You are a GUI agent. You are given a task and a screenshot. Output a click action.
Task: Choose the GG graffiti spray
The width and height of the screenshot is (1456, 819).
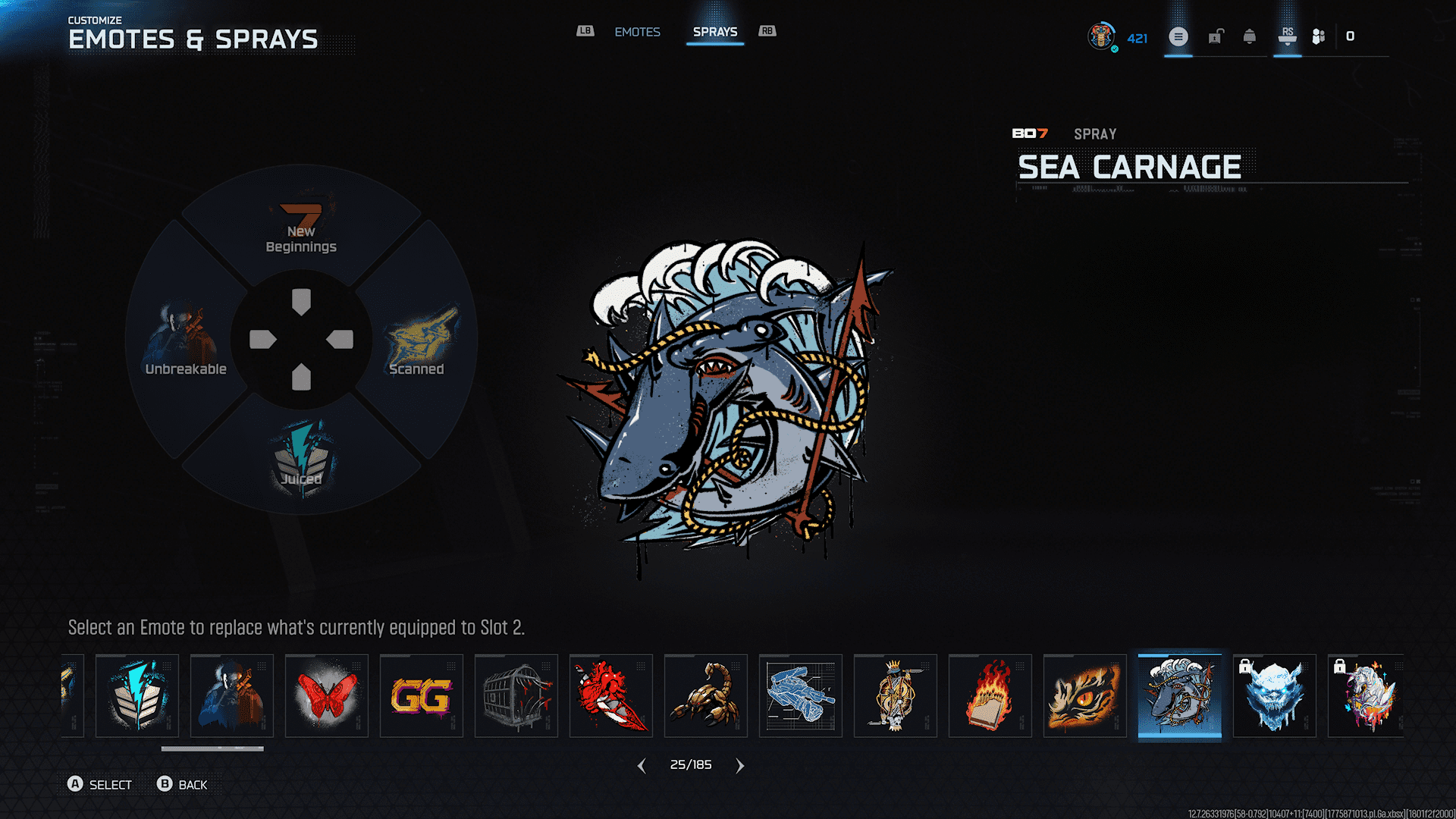(422, 695)
